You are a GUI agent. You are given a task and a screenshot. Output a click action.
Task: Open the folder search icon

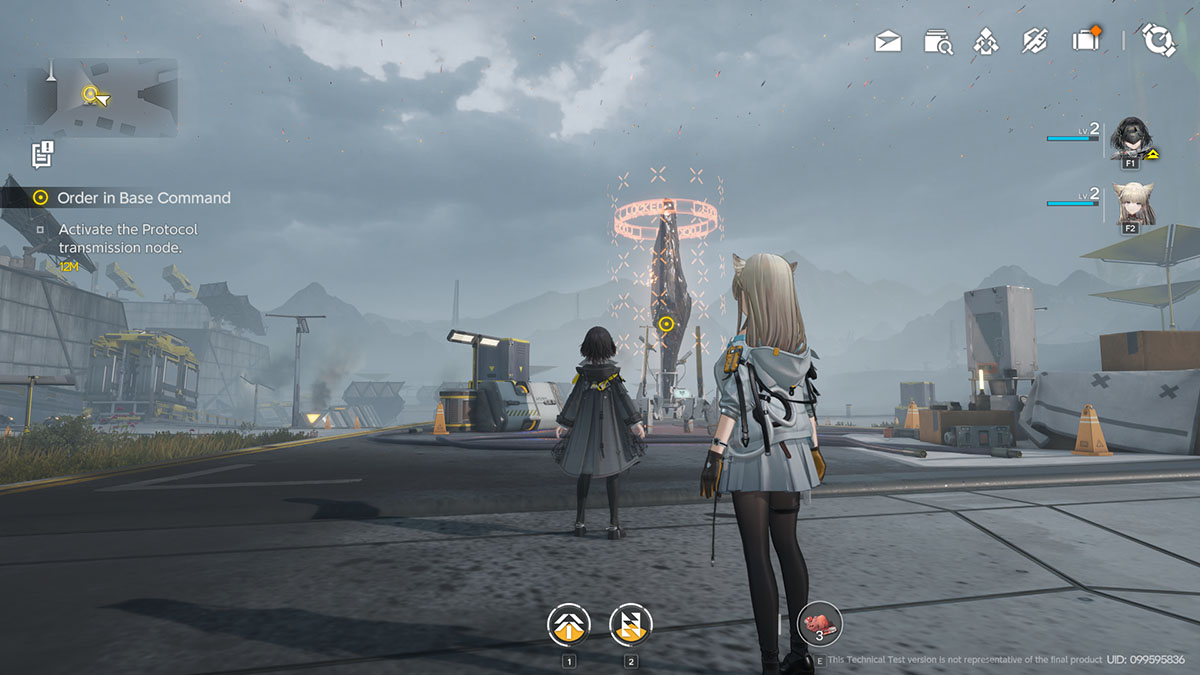[x=938, y=41]
